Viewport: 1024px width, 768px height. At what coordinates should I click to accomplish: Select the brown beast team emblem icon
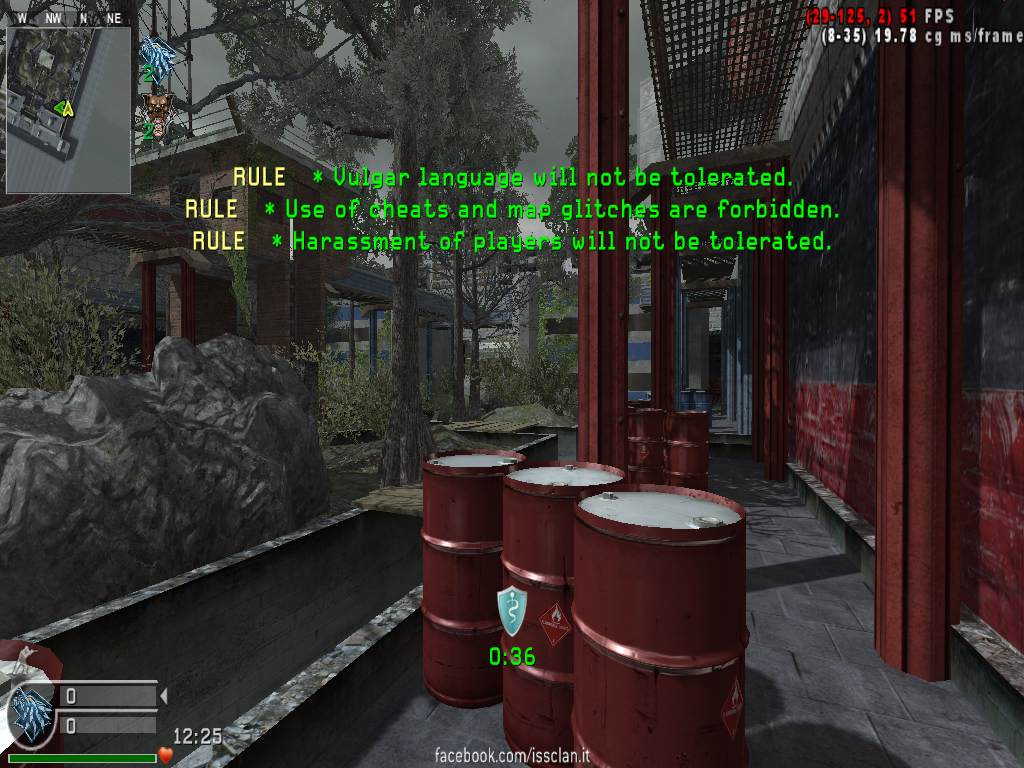click(156, 108)
